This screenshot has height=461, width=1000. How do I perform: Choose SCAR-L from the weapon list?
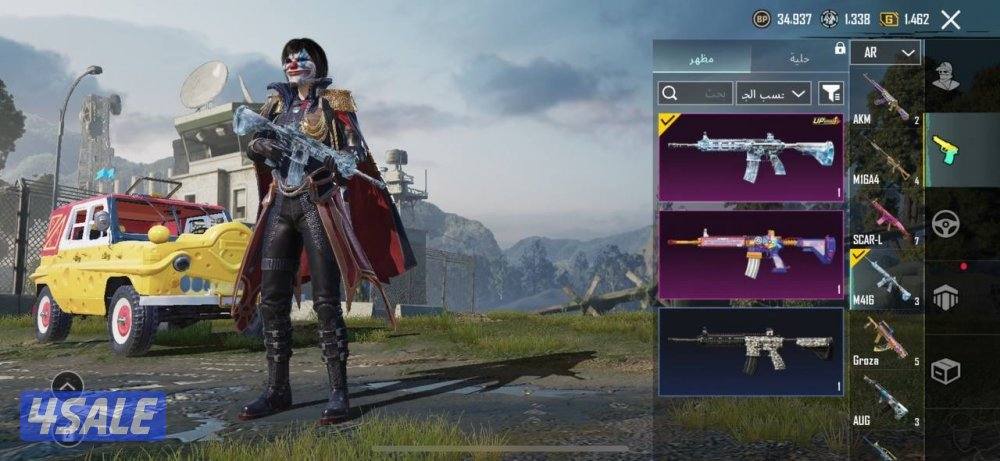coord(886,223)
